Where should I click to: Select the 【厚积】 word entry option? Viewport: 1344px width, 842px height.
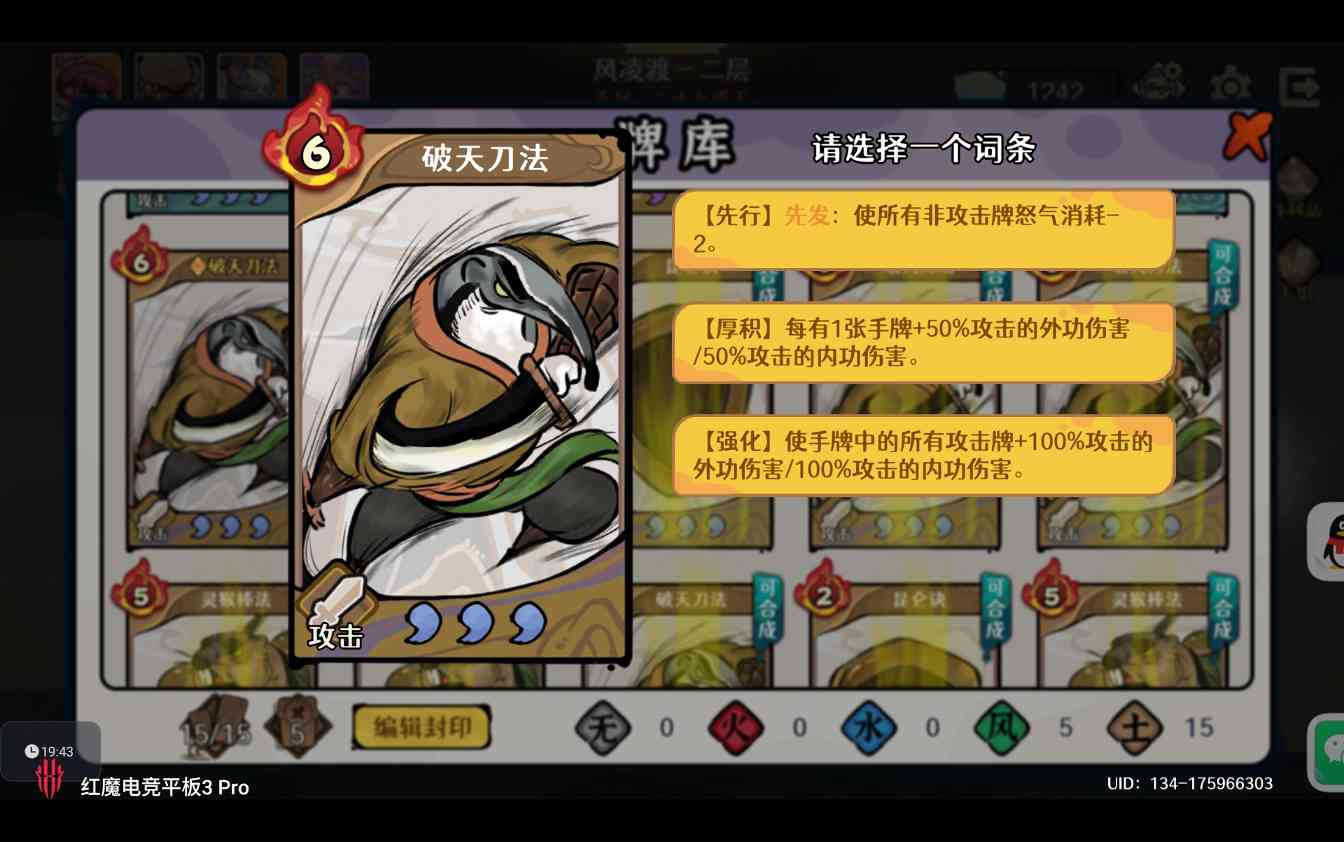922,343
